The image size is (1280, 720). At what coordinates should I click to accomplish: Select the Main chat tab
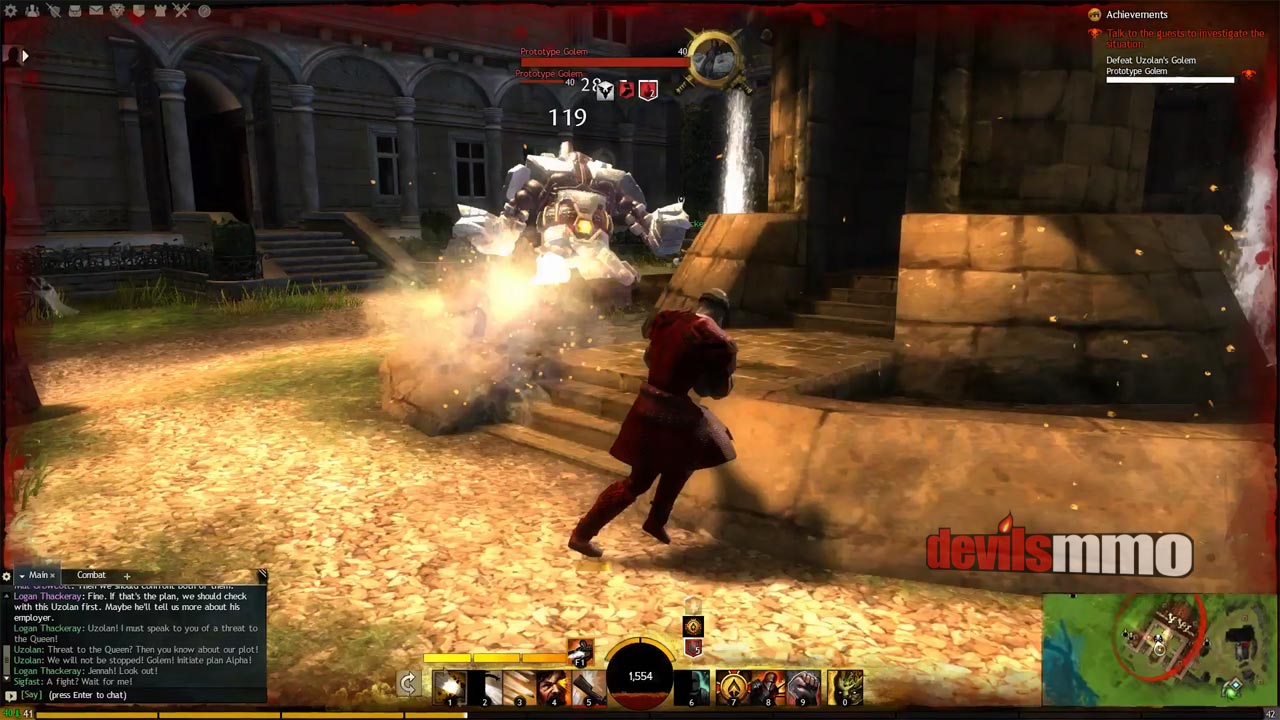38,575
